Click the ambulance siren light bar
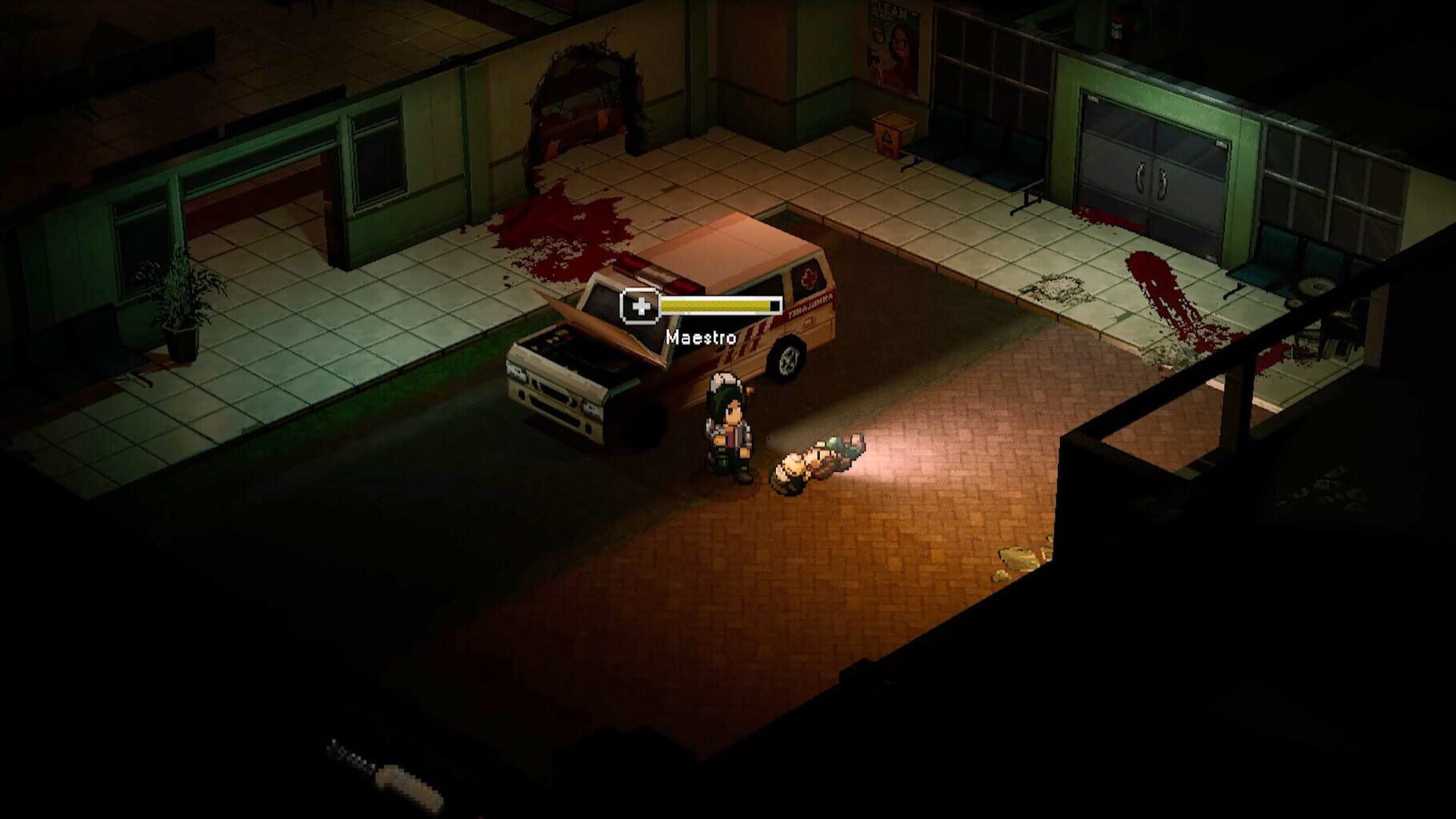Image resolution: width=1456 pixels, height=819 pixels. [x=656, y=272]
